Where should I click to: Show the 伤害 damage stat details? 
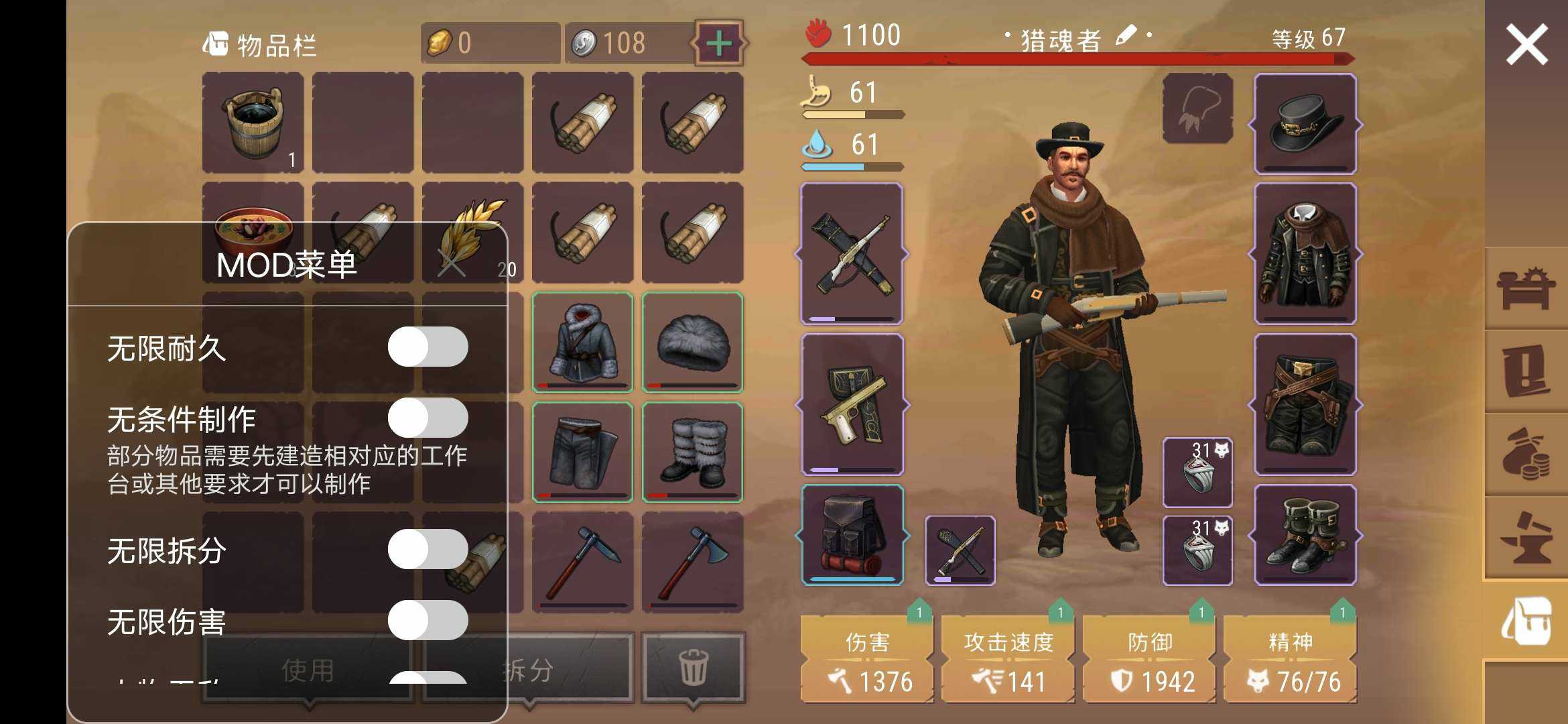click(866, 660)
